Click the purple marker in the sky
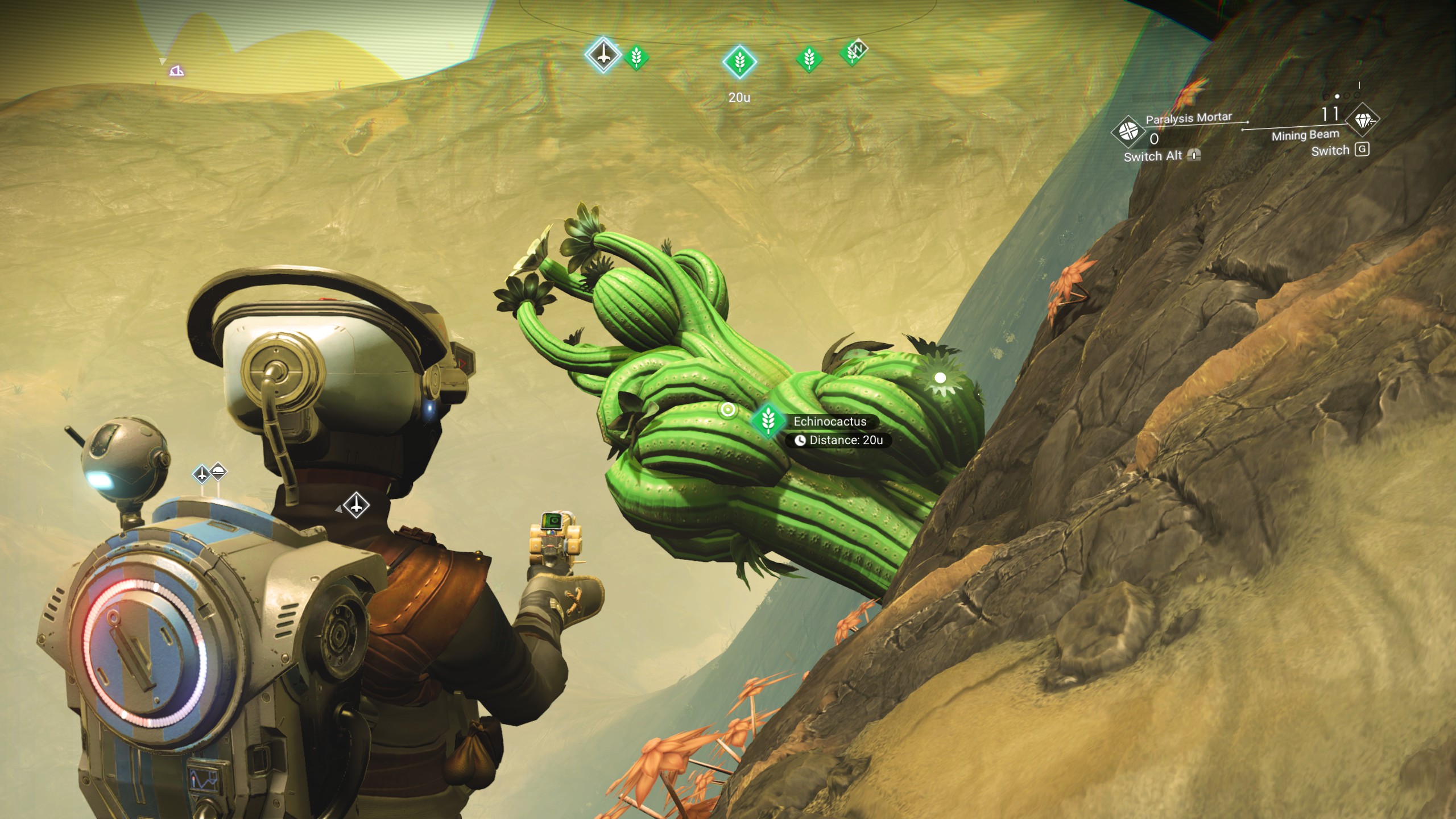The image size is (1456, 819). 177,71
